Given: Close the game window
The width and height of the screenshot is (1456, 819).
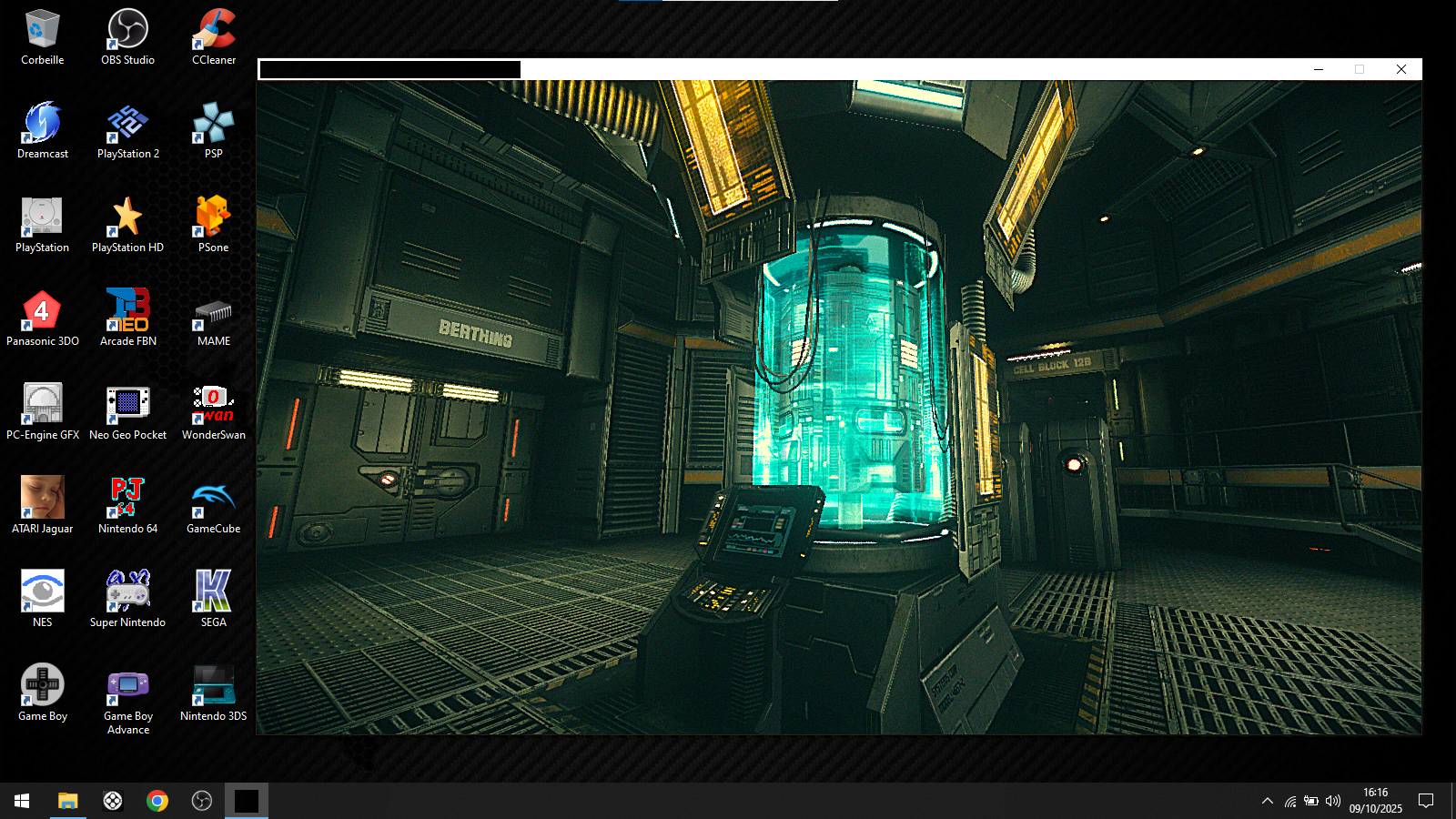Looking at the screenshot, I should tap(1401, 69).
